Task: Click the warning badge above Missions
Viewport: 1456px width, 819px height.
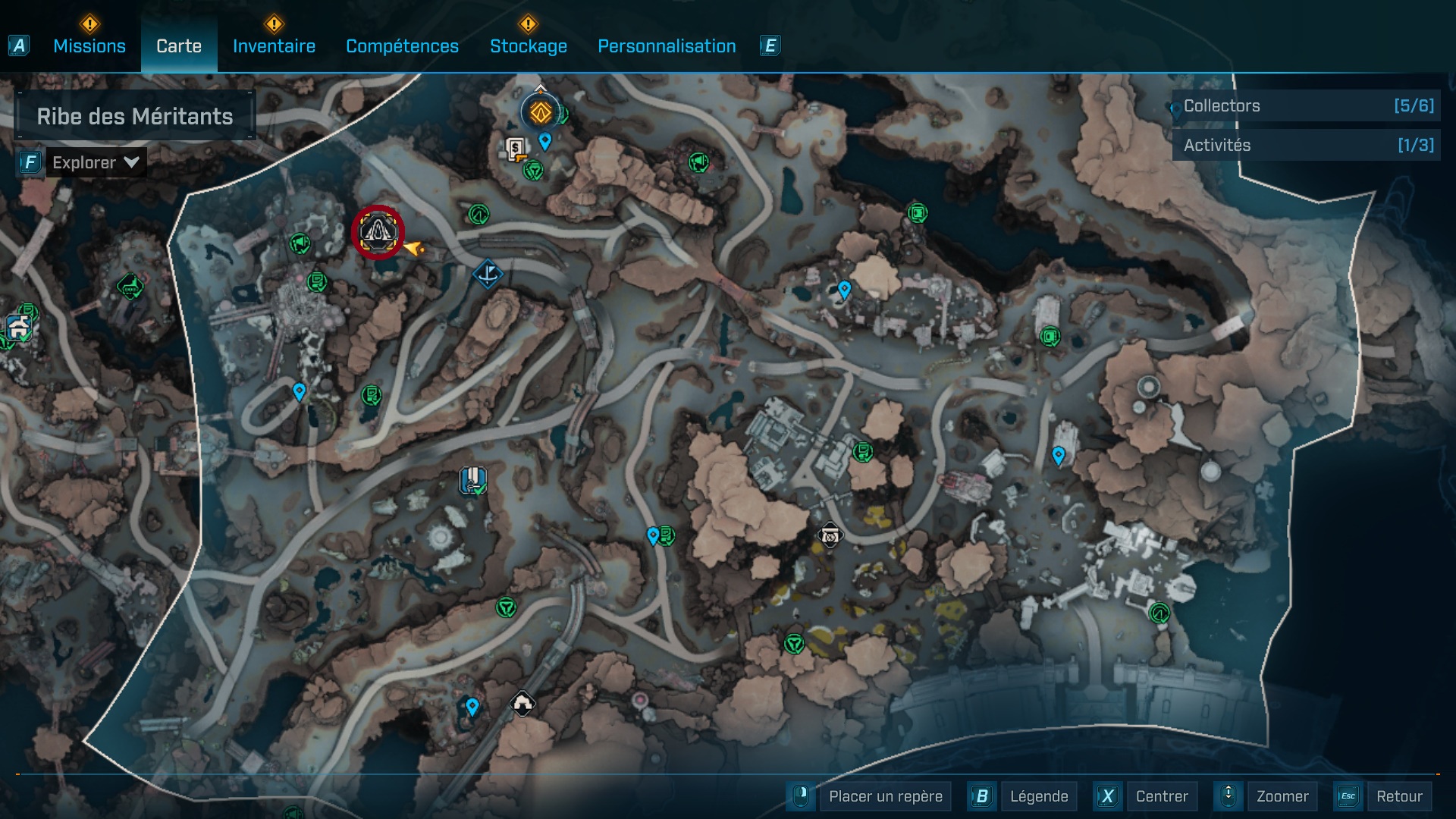Action: pyautogui.click(x=89, y=24)
